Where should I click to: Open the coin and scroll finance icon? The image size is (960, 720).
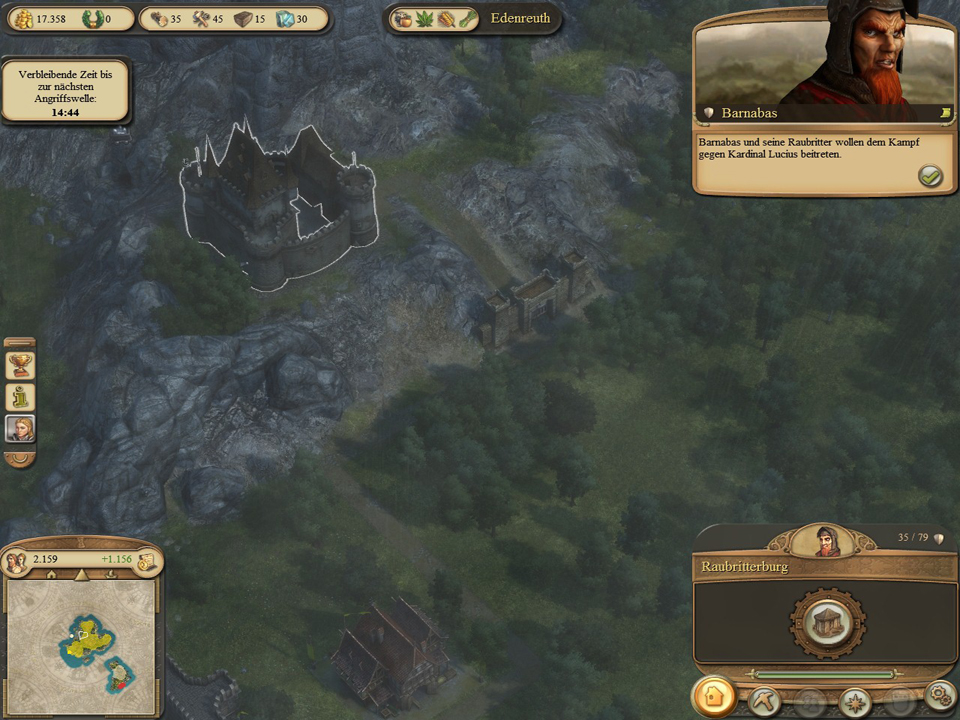click(x=146, y=561)
